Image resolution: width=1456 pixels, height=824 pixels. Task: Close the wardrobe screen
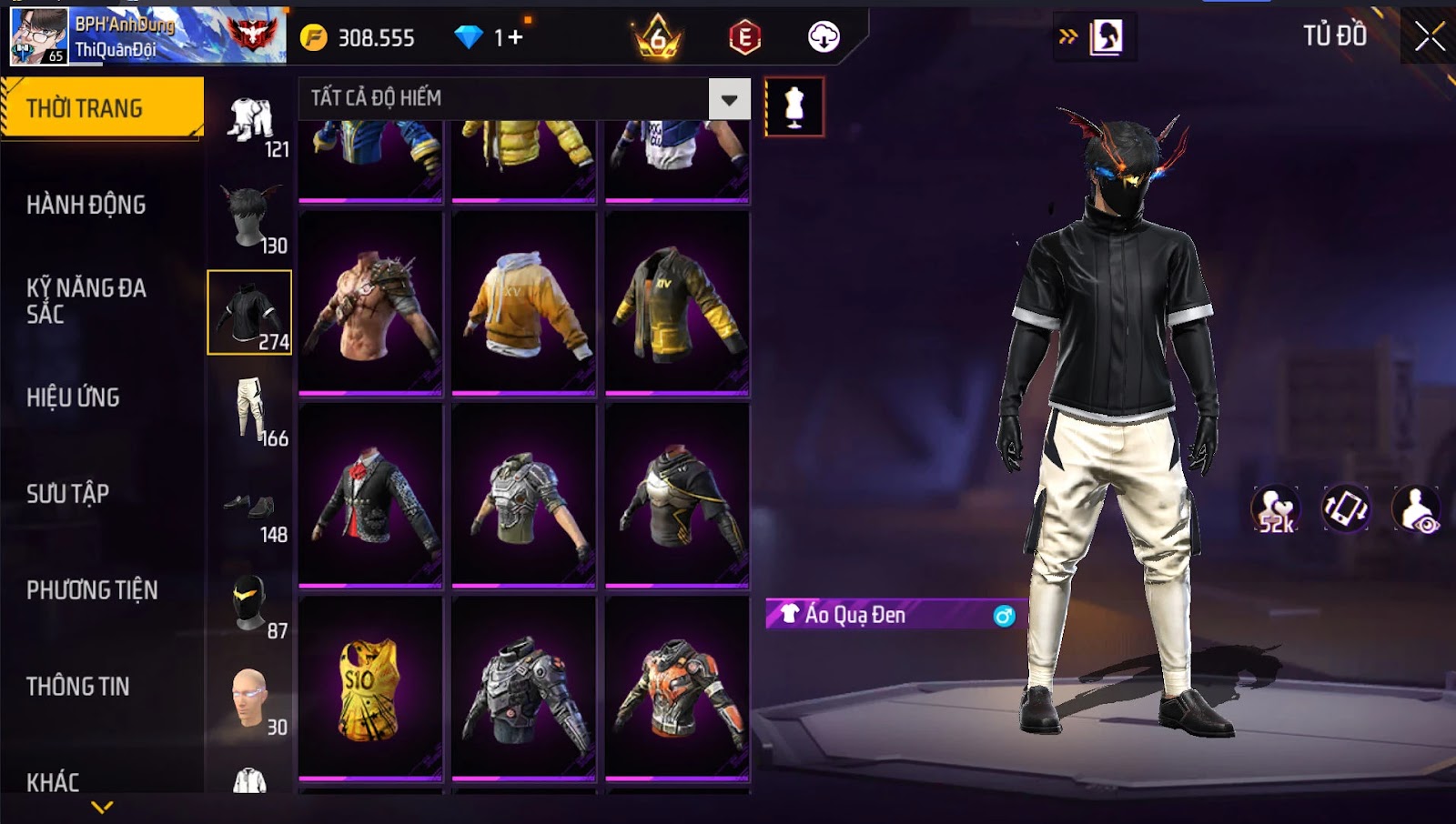tap(1429, 36)
